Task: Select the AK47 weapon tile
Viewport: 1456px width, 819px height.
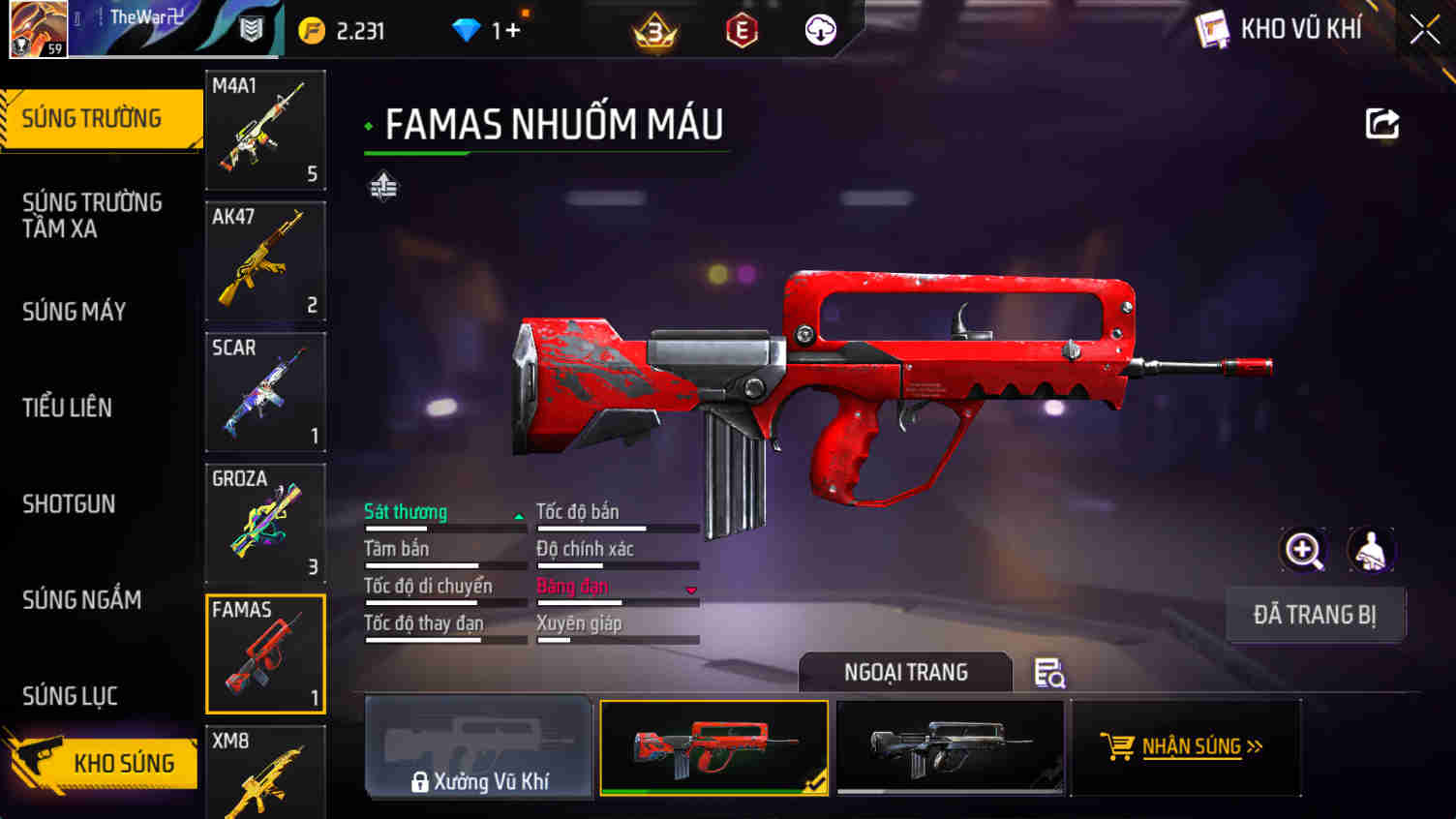Action: coord(265,260)
